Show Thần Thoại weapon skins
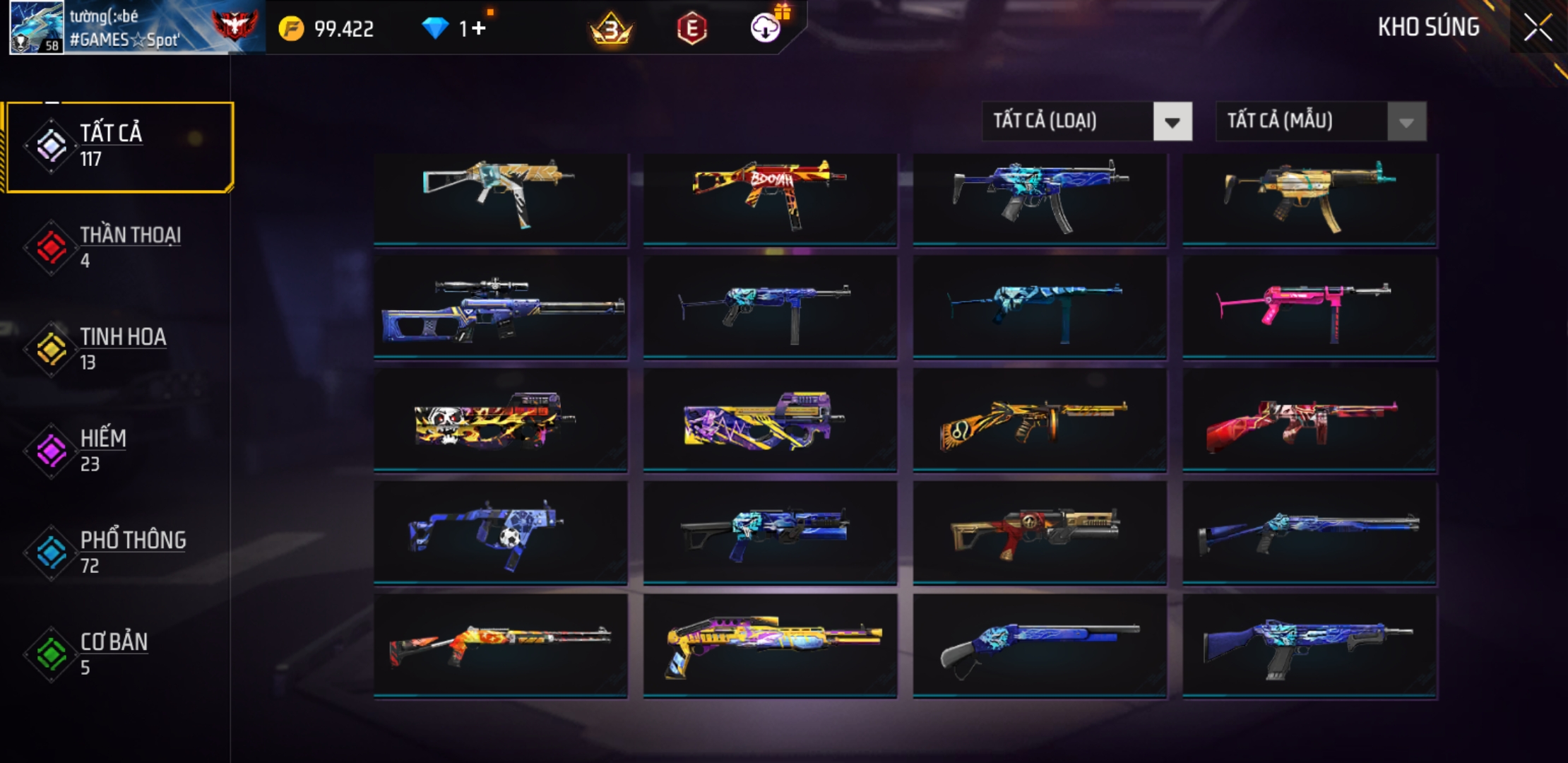 (120, 247)
